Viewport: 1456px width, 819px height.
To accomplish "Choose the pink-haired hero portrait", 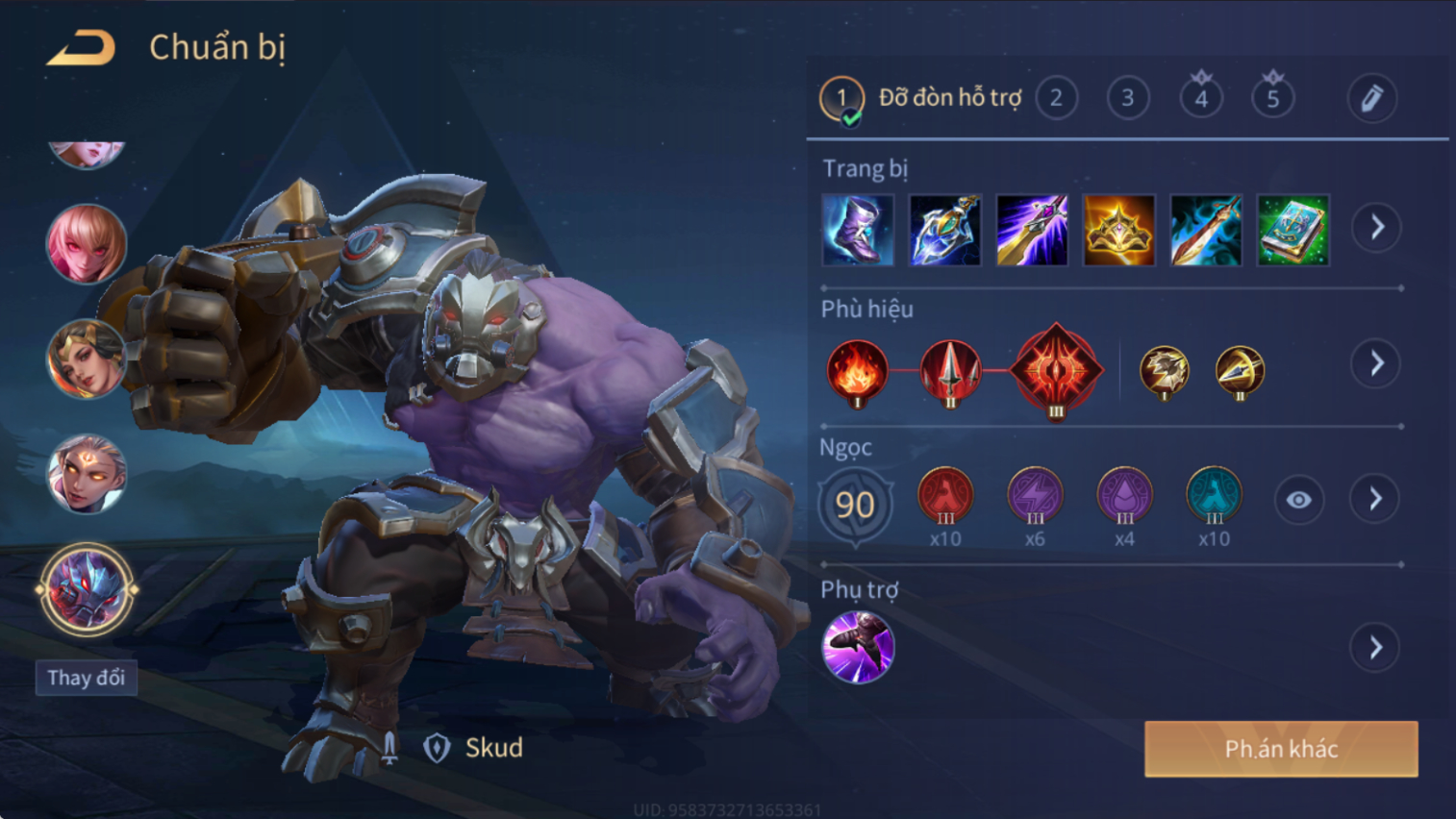I will pyautogui.click(x=87, y=244).
